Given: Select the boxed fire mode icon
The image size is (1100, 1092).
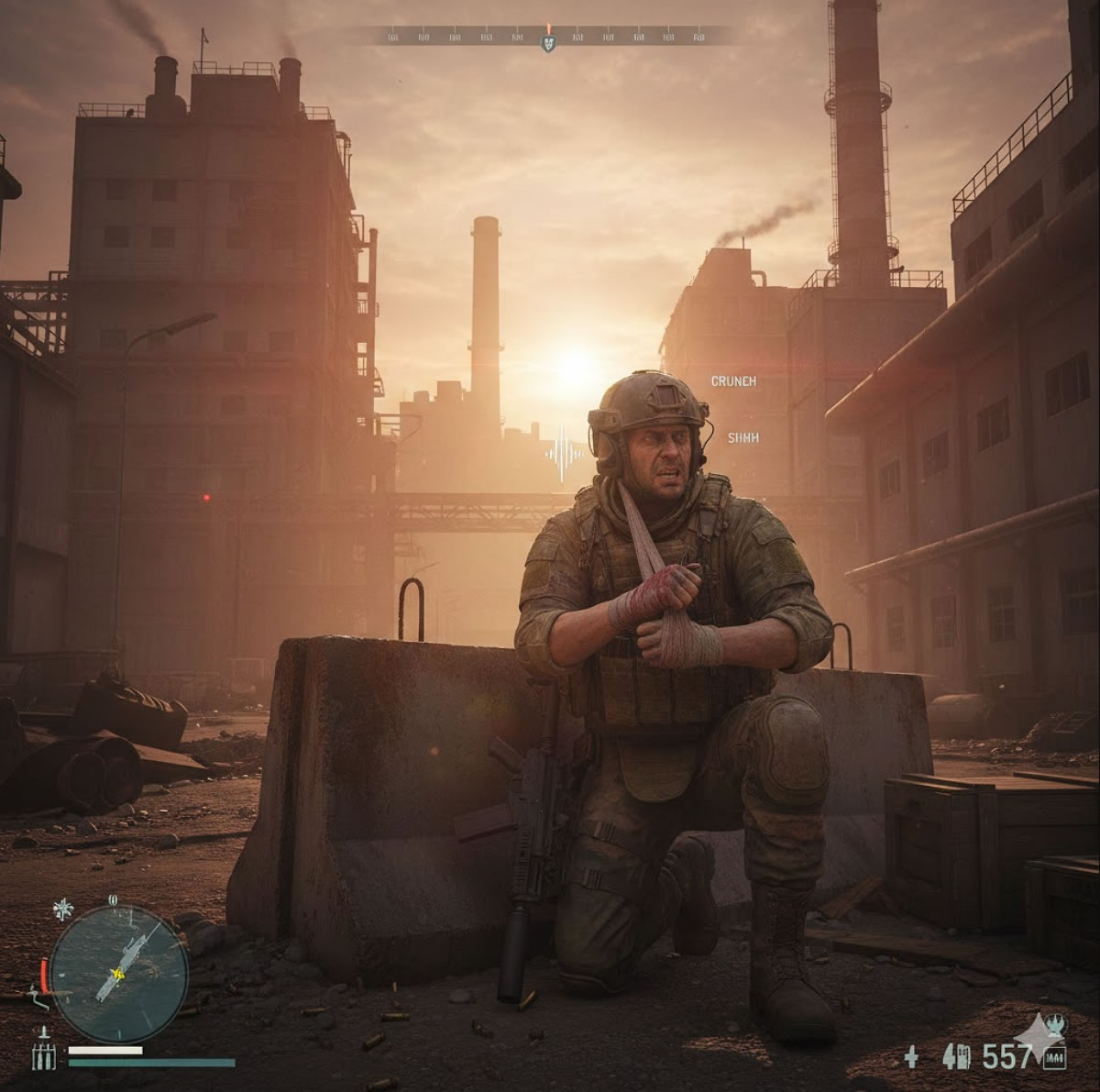Looking at the screenshot, I should (1054, 1060).
